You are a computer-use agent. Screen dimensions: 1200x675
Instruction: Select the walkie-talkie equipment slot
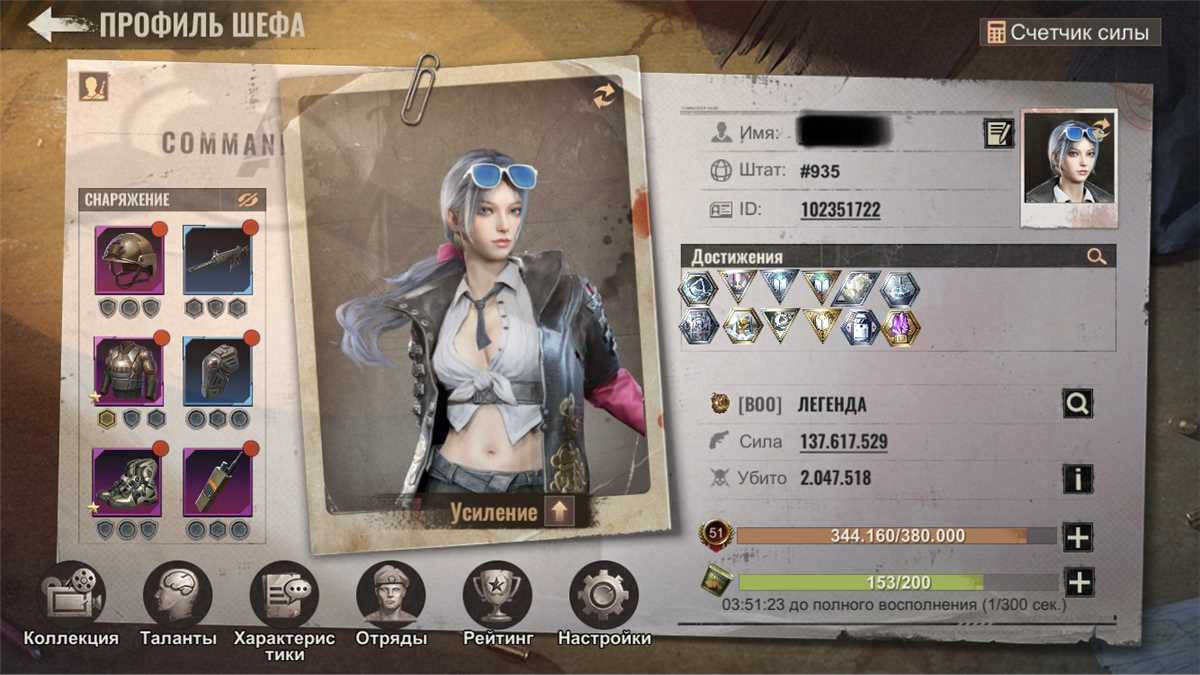[x=218, y=482]
